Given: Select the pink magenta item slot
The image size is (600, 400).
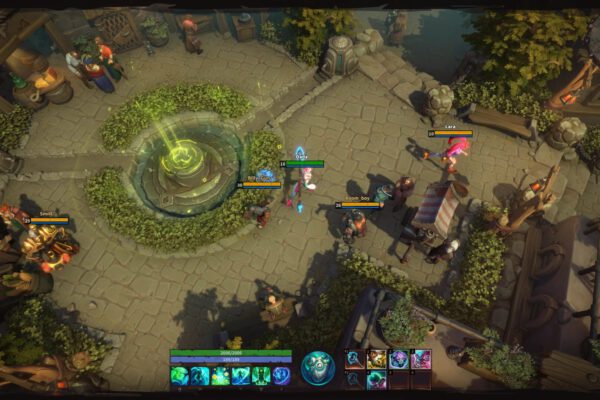Looking at the screenshot, I should pyautogui.click(x=420, y=359).
